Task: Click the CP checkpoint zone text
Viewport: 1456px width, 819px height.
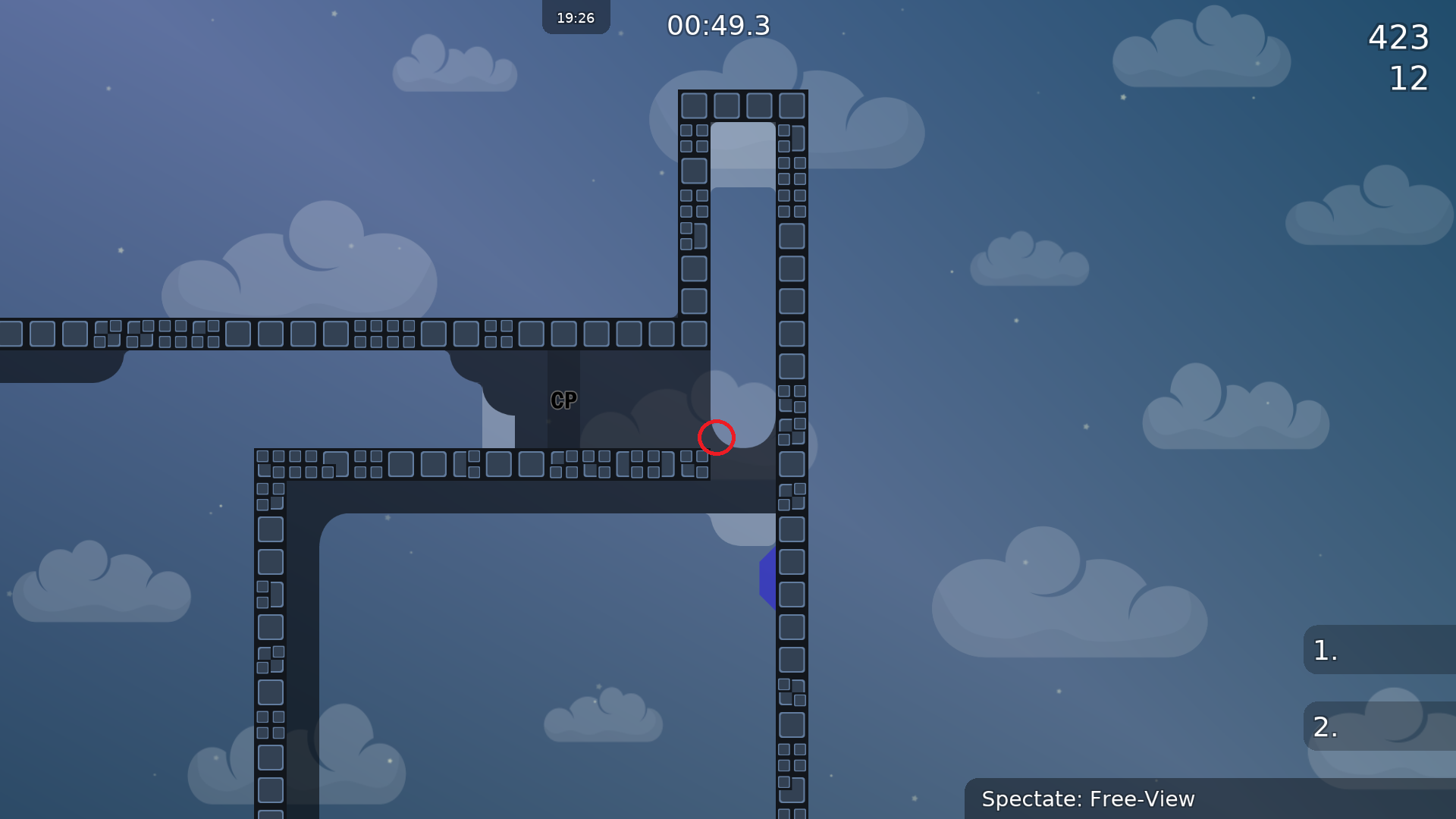Action: 564,400
